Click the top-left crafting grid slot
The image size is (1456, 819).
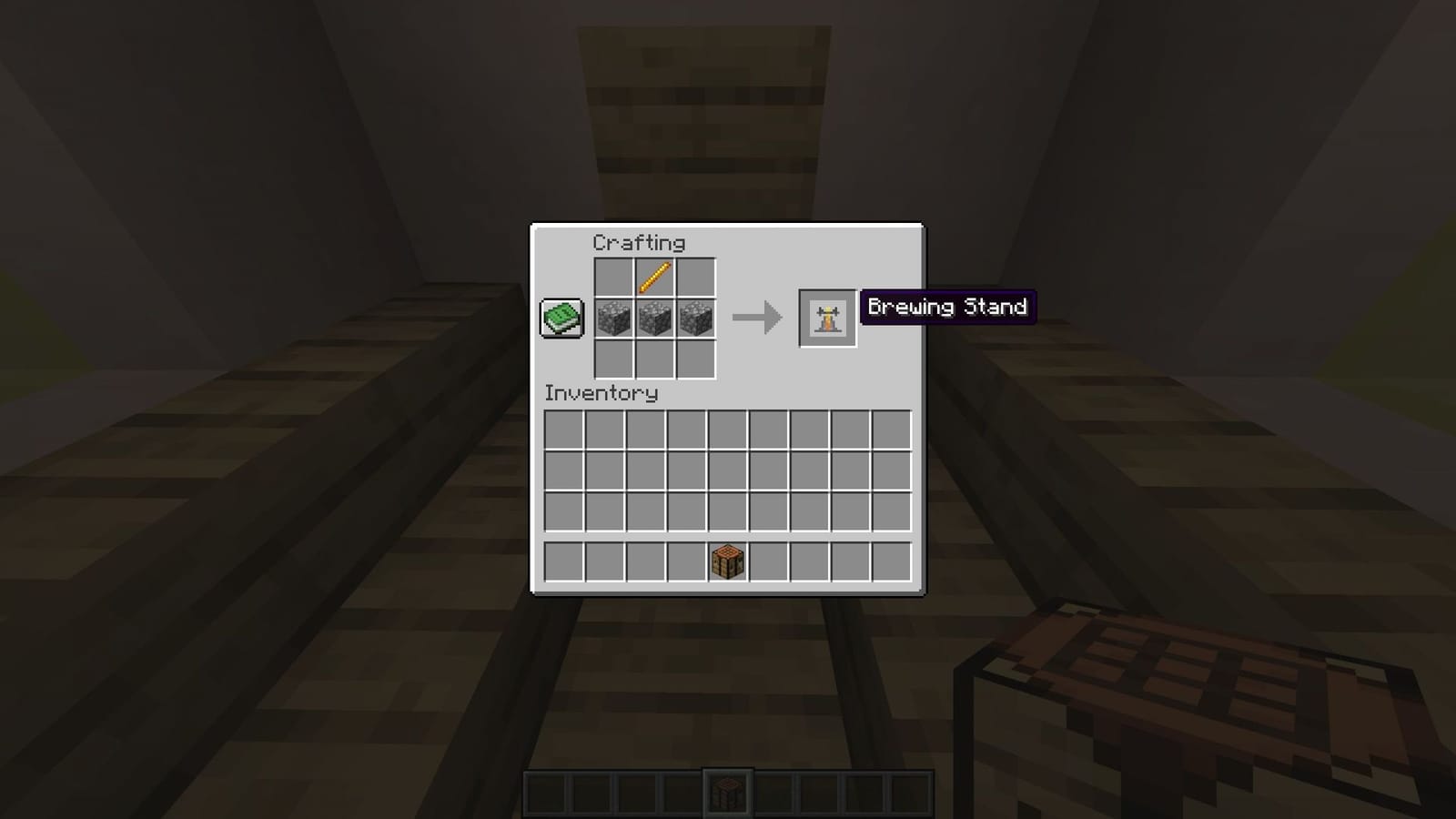tap(616, 278)
